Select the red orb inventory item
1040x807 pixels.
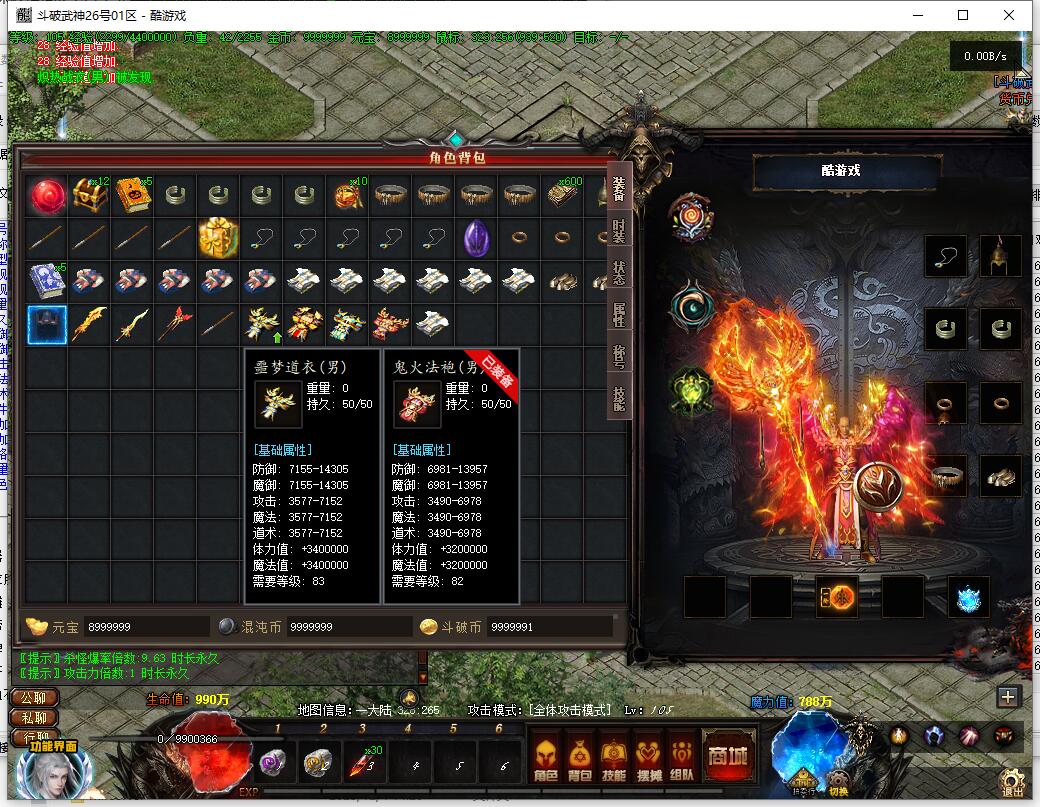(47, 195)
